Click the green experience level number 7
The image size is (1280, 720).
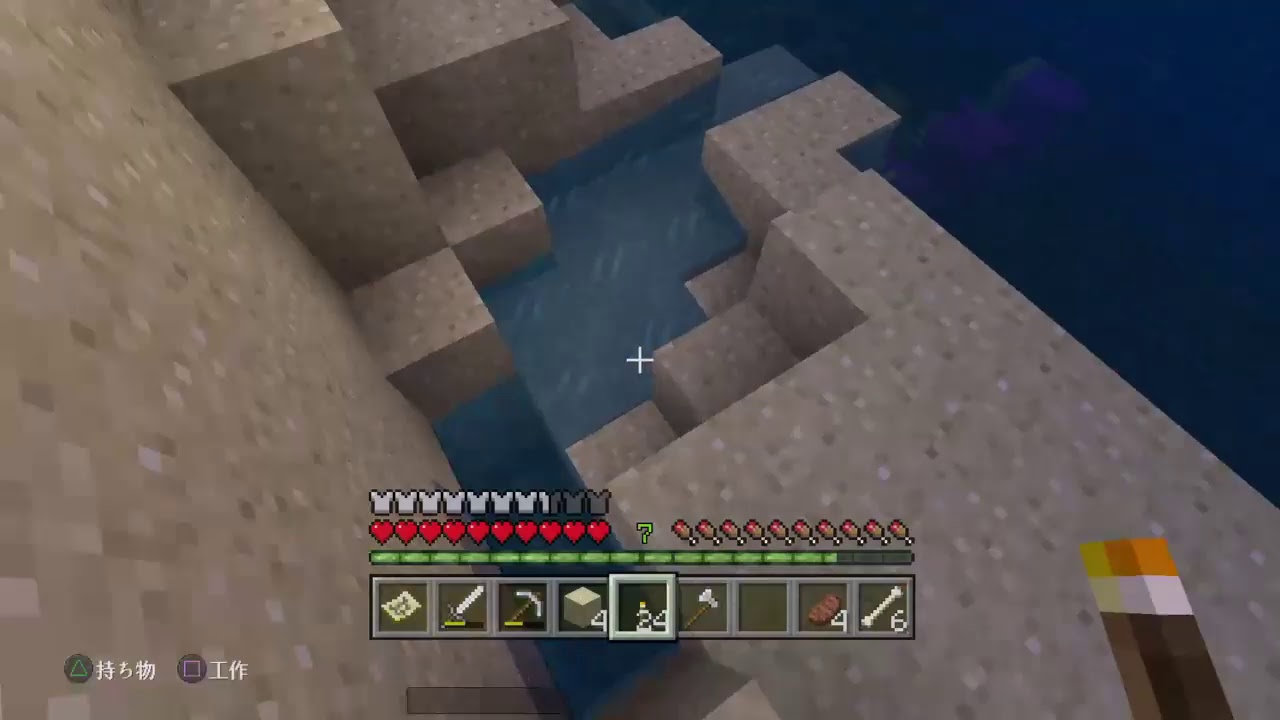(x=645, y=533)
